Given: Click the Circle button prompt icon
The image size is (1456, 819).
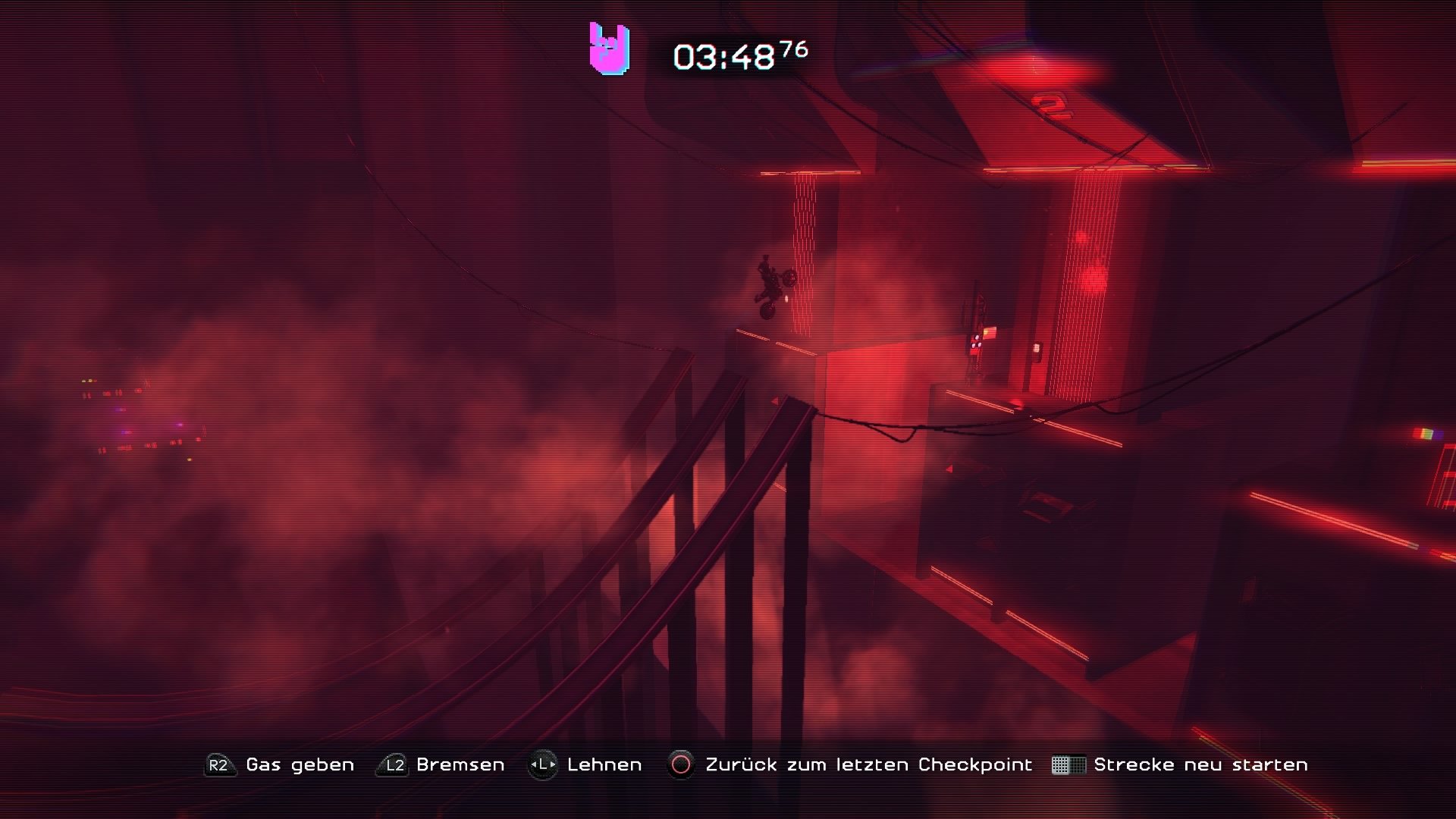Looking at the screenshot, I should point(679,764).
